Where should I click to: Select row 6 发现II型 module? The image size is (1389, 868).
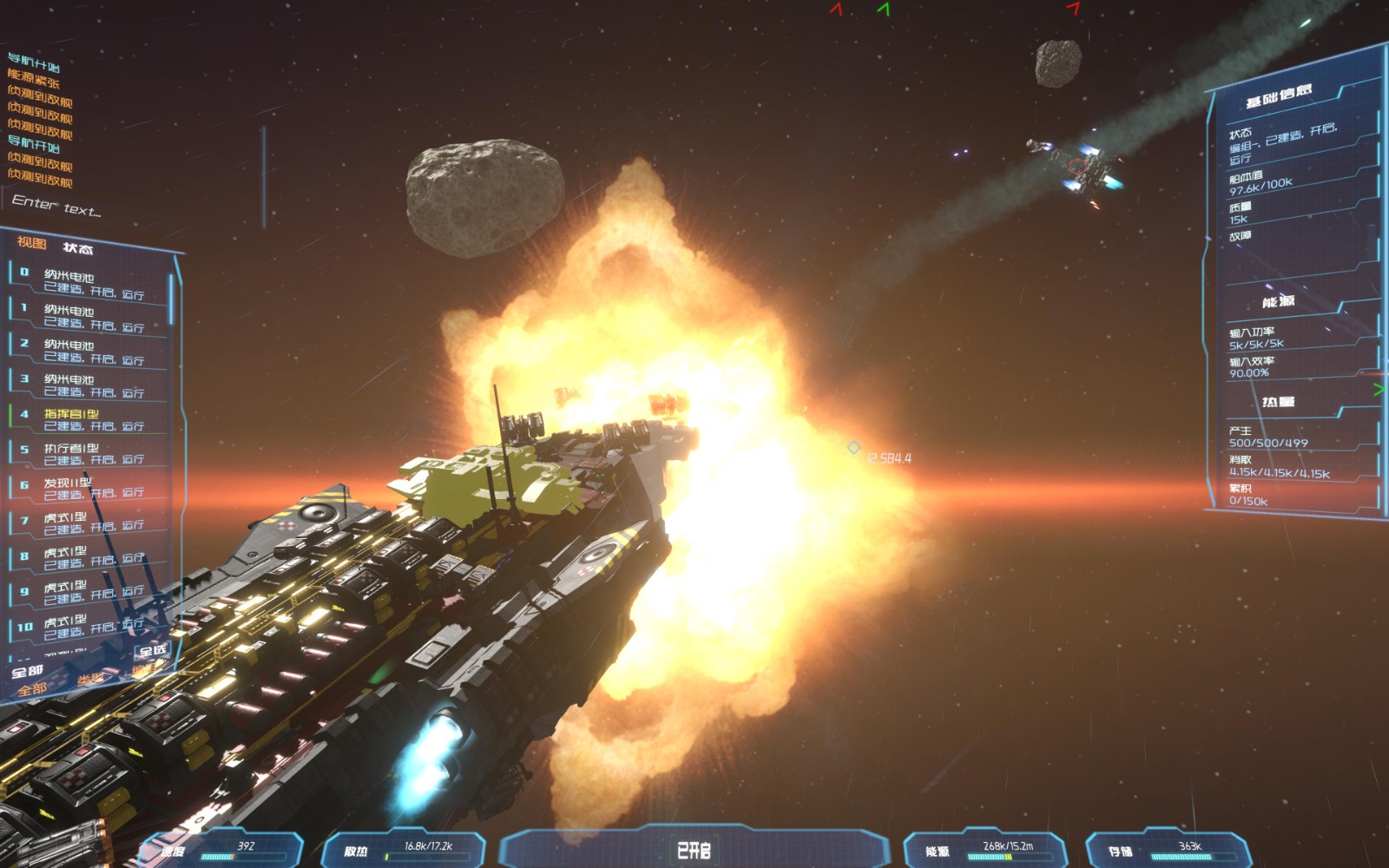pyautogui.click(x=87, y=488)
